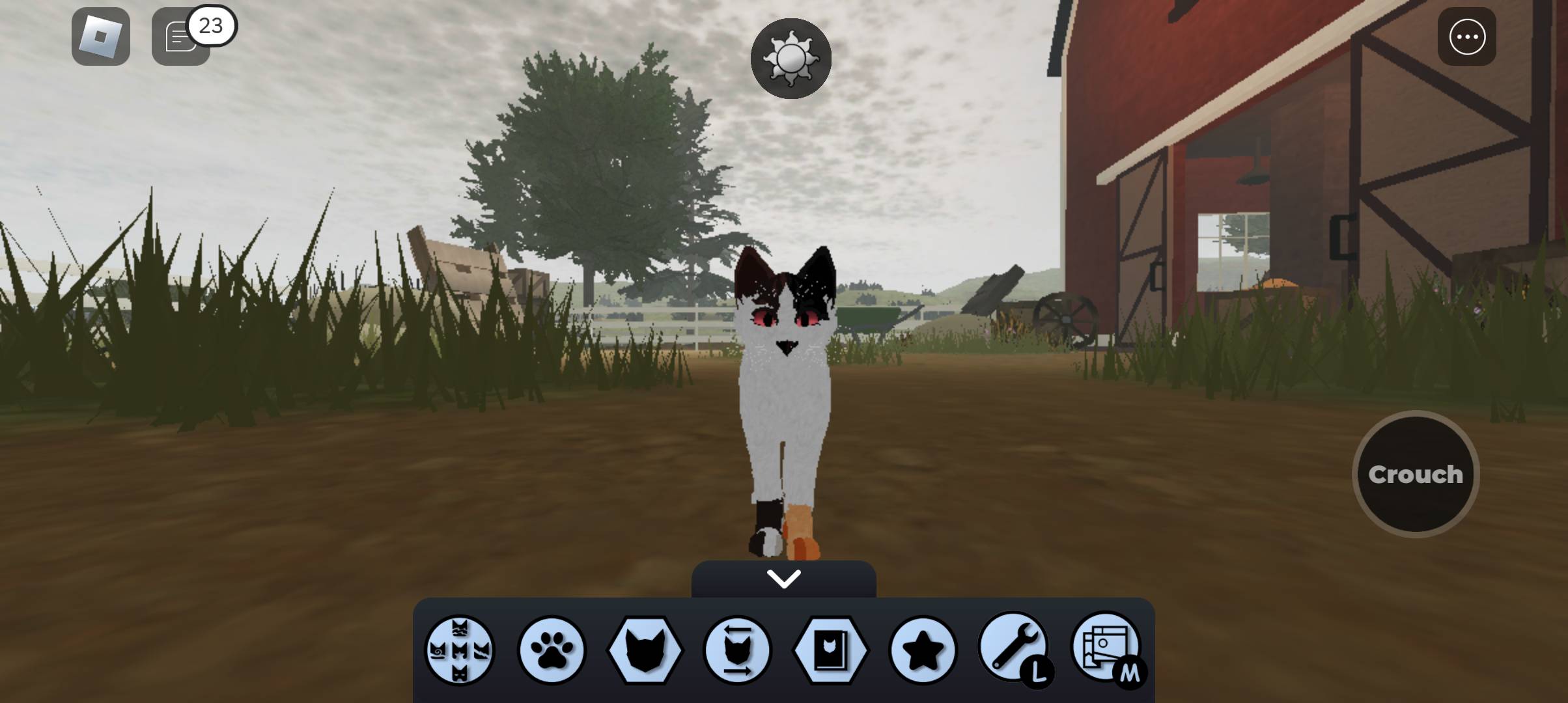Tap the Crouch button
The width and height of the screenshot is (1568, 703).
click(1416, 475)
